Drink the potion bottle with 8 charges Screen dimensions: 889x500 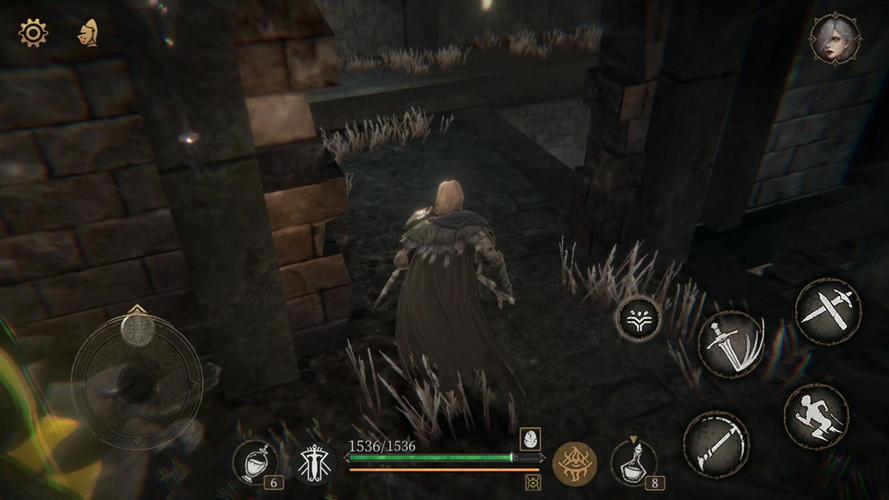pyautogui.click(x=634, y=462)
